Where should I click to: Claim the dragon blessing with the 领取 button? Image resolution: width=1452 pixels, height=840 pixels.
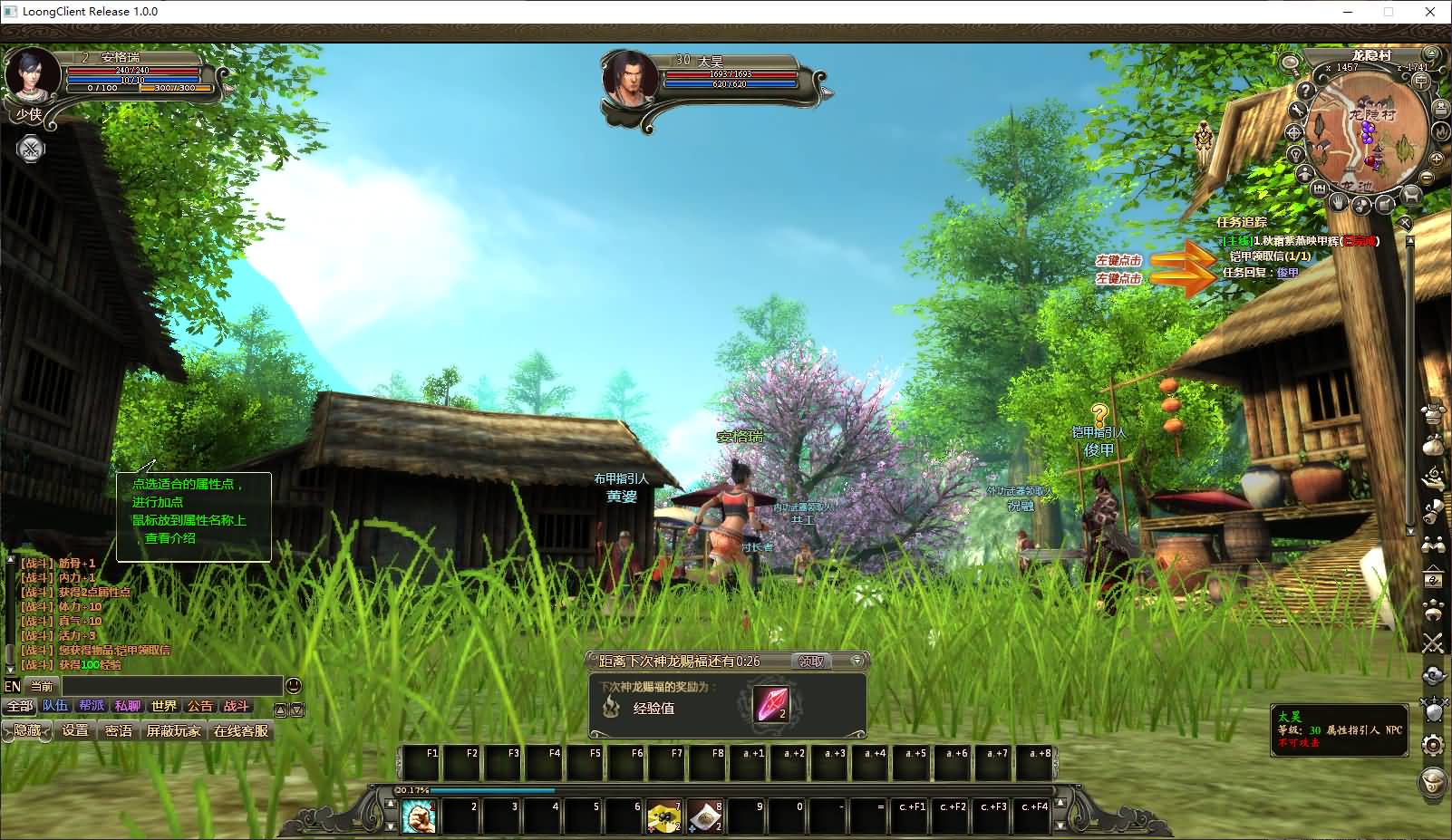point(810,661)
